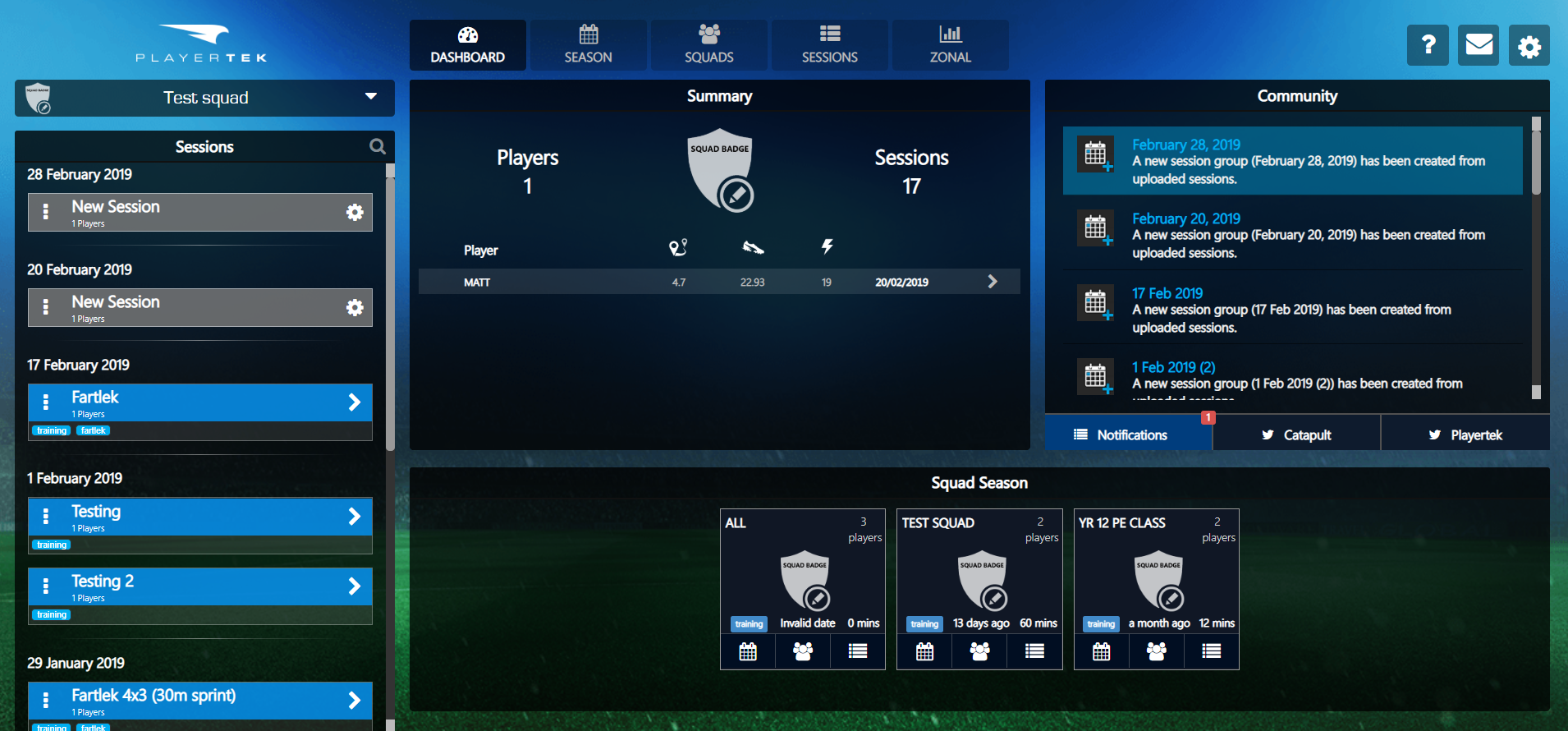Open gear settings for 28 February New Session
The width and height of the screenshot is (1568, 731).
pyautogui.click(x=355, y=213)
